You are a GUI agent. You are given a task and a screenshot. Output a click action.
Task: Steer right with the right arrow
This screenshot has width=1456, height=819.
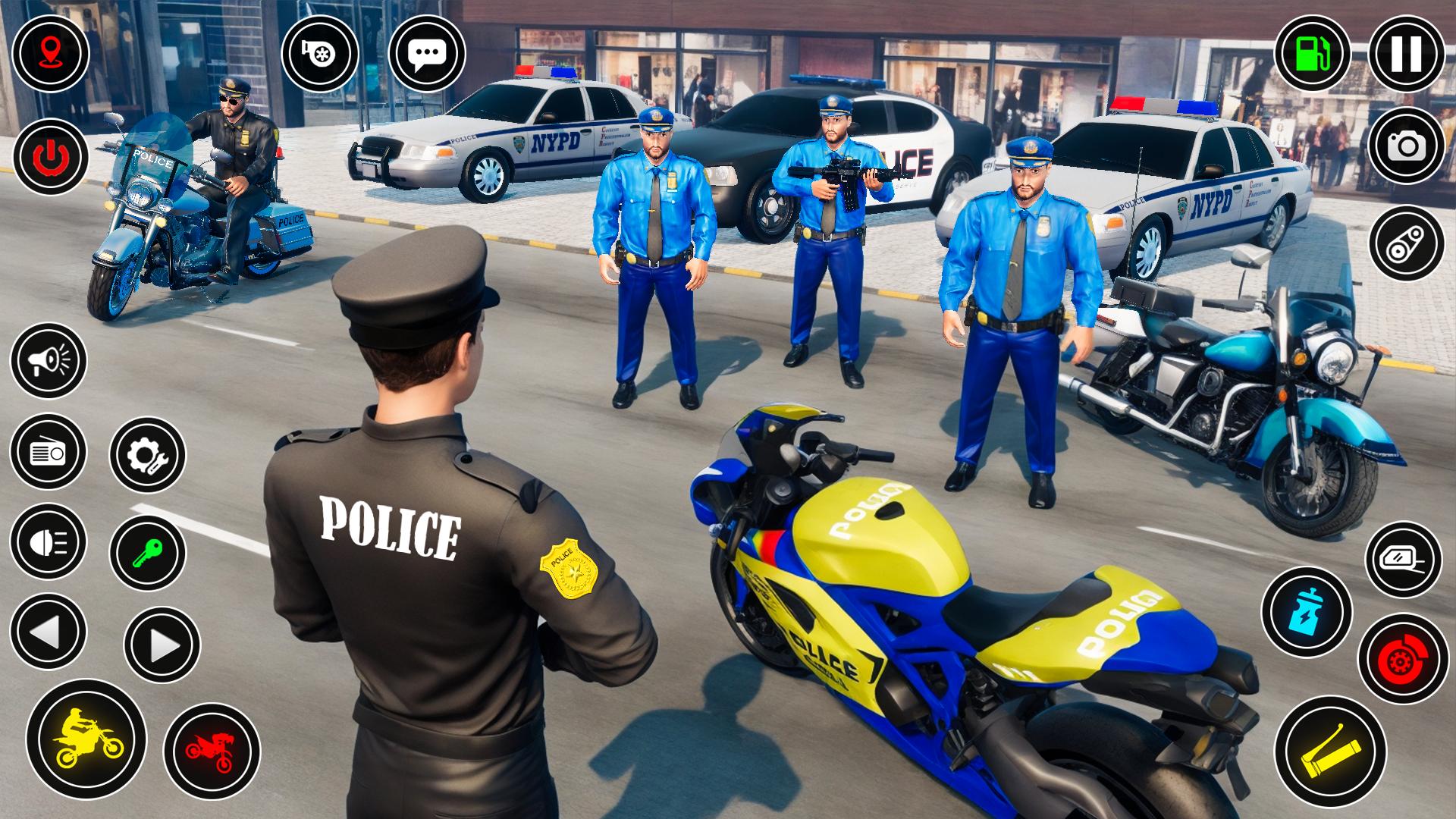coord(162,645)
